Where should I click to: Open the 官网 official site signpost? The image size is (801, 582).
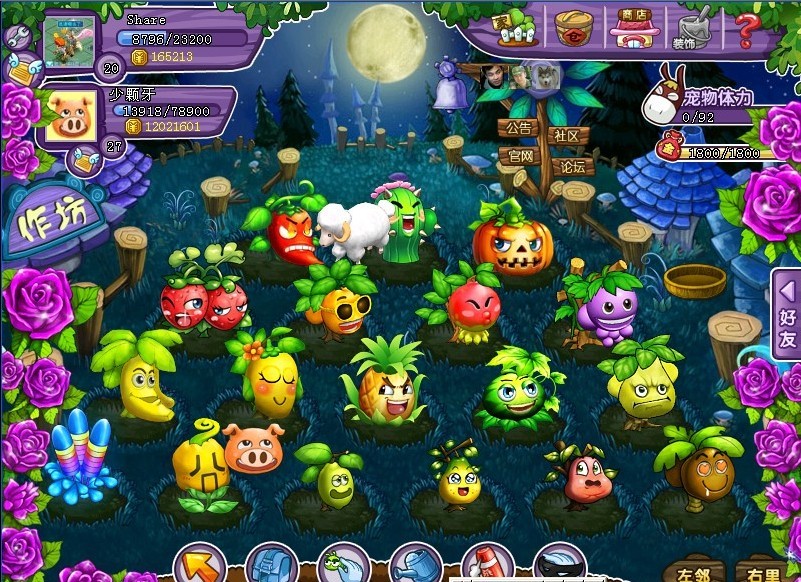[520, 156]
